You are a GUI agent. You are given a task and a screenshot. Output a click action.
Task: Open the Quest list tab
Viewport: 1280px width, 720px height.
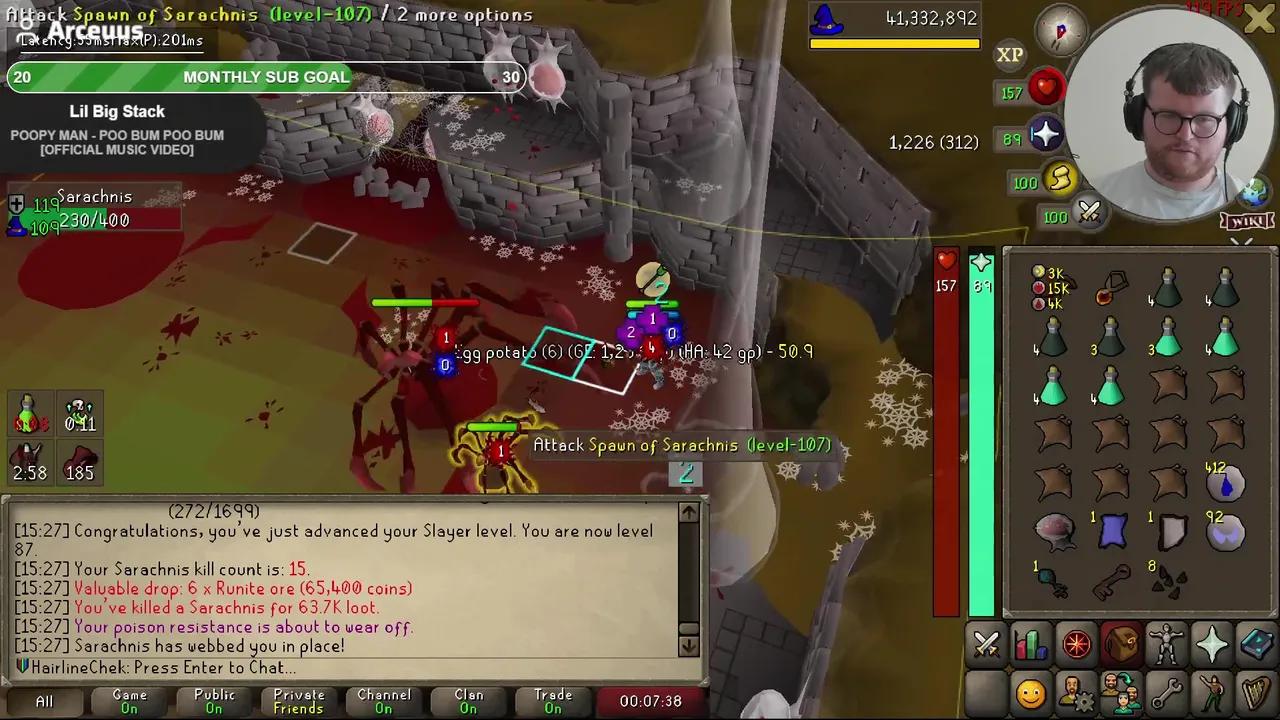coord(1077,643)
